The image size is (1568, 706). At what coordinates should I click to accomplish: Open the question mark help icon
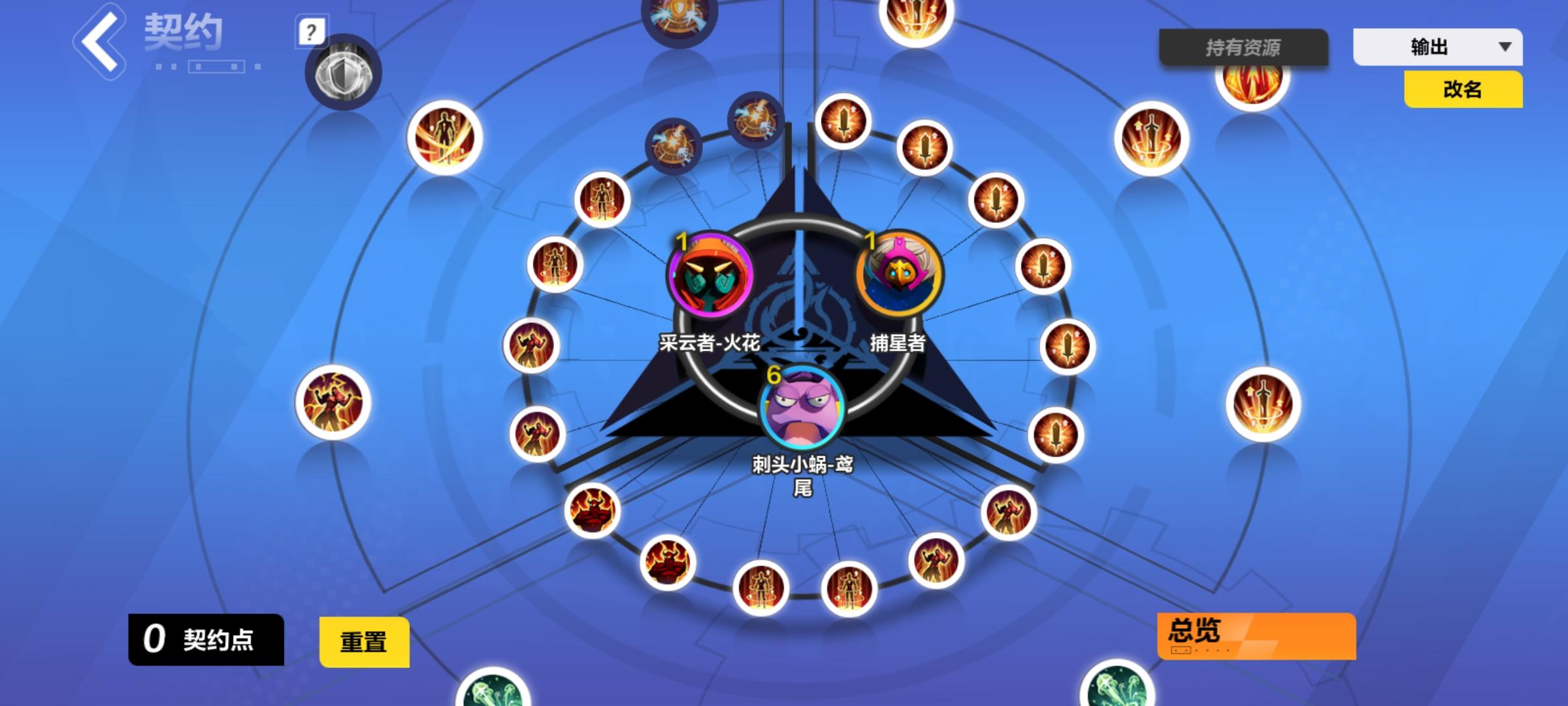pos(312,31)
